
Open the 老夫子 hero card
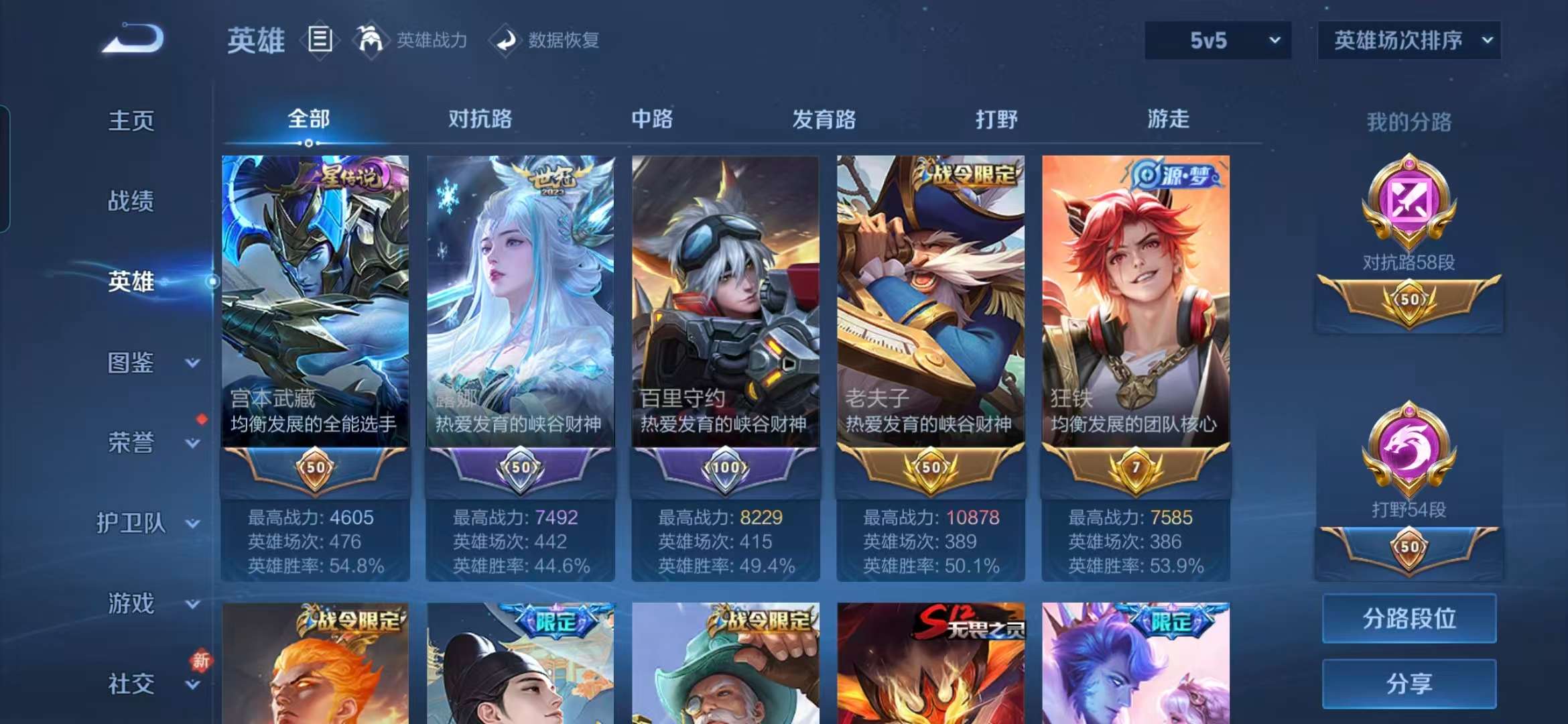pos(931,302)
